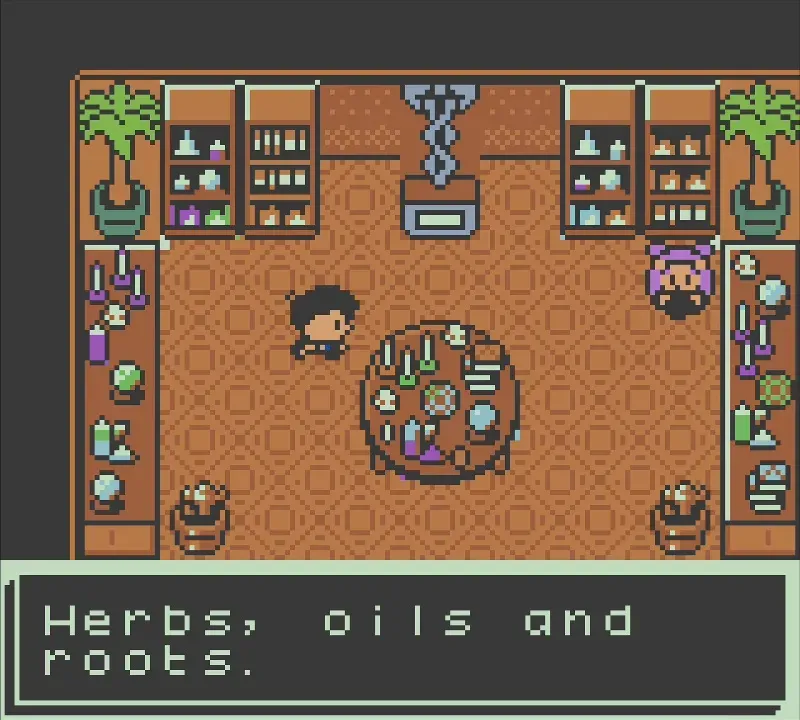Advance the "Herbs, oils and roots" dialogue box
800x720 pixels.
400,638
